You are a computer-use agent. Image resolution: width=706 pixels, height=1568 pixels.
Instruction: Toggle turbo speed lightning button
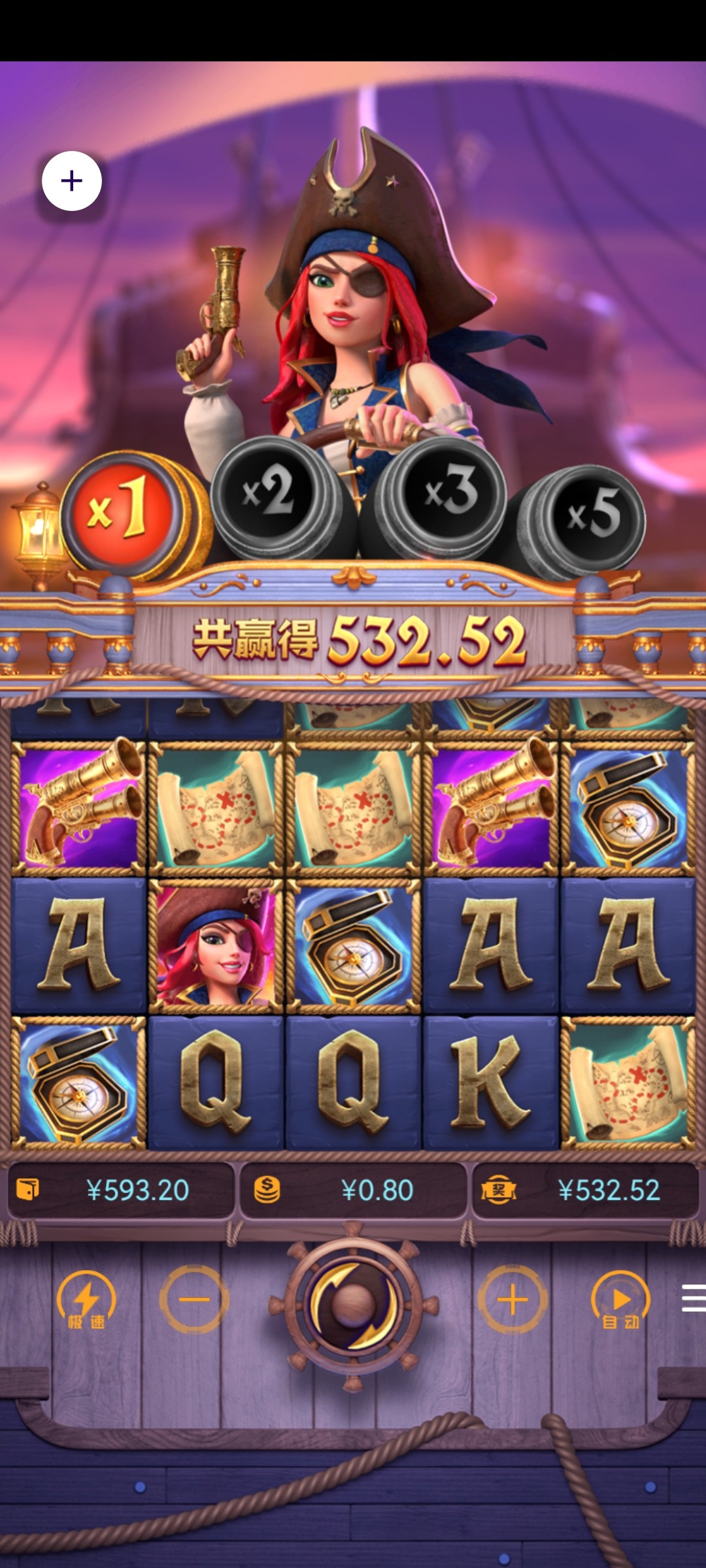(86, 1300)
